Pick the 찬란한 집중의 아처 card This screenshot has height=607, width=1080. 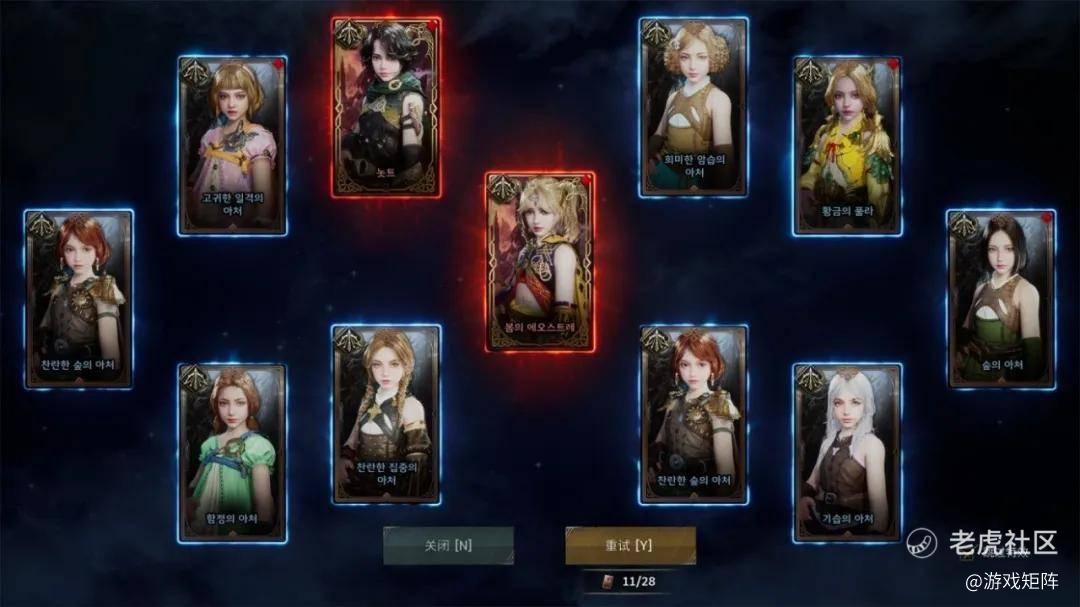386,414
